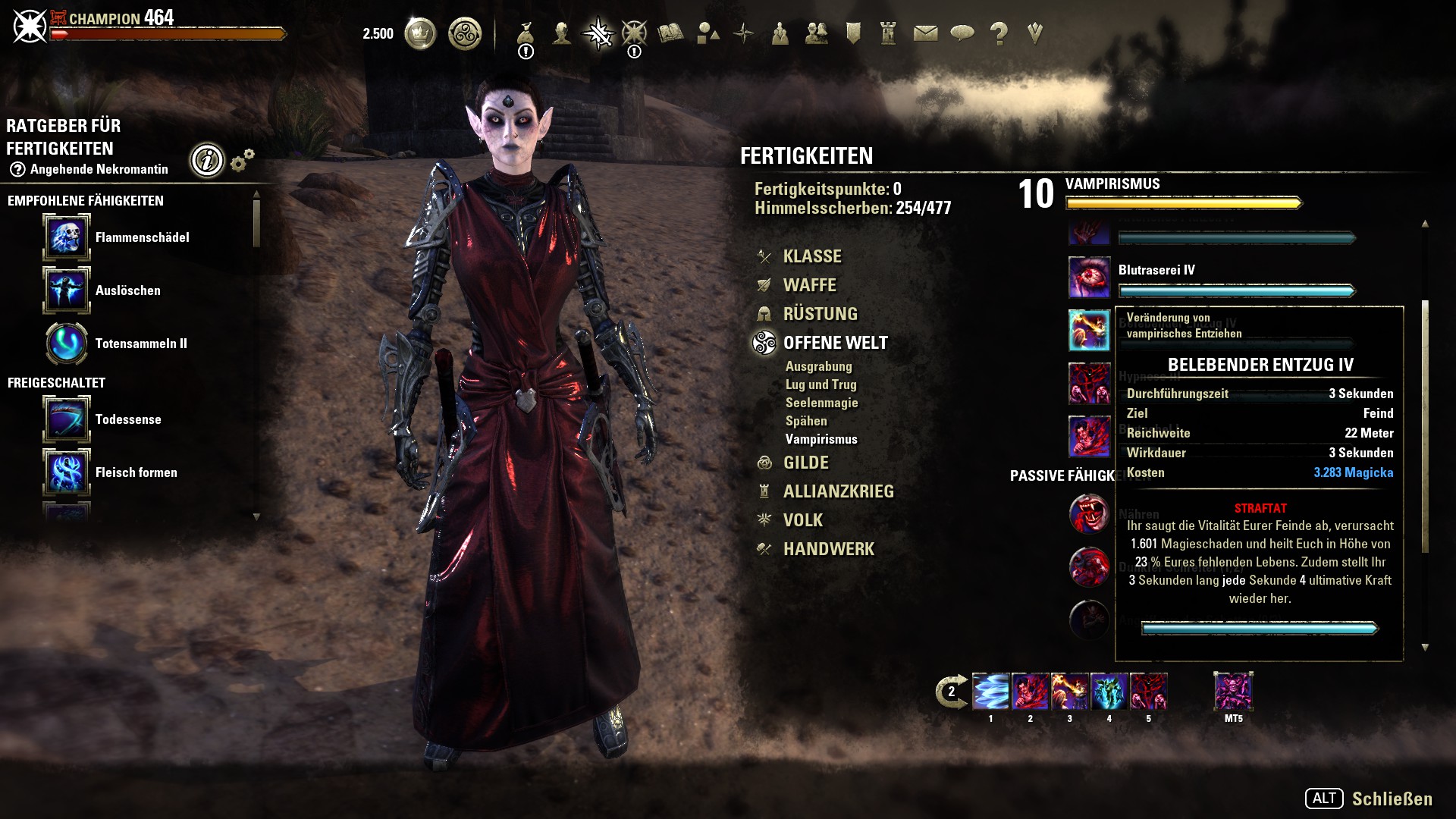Open the KLASSE skill category
This screenshot has height=819, width=1456.
[x=811, y=256]
